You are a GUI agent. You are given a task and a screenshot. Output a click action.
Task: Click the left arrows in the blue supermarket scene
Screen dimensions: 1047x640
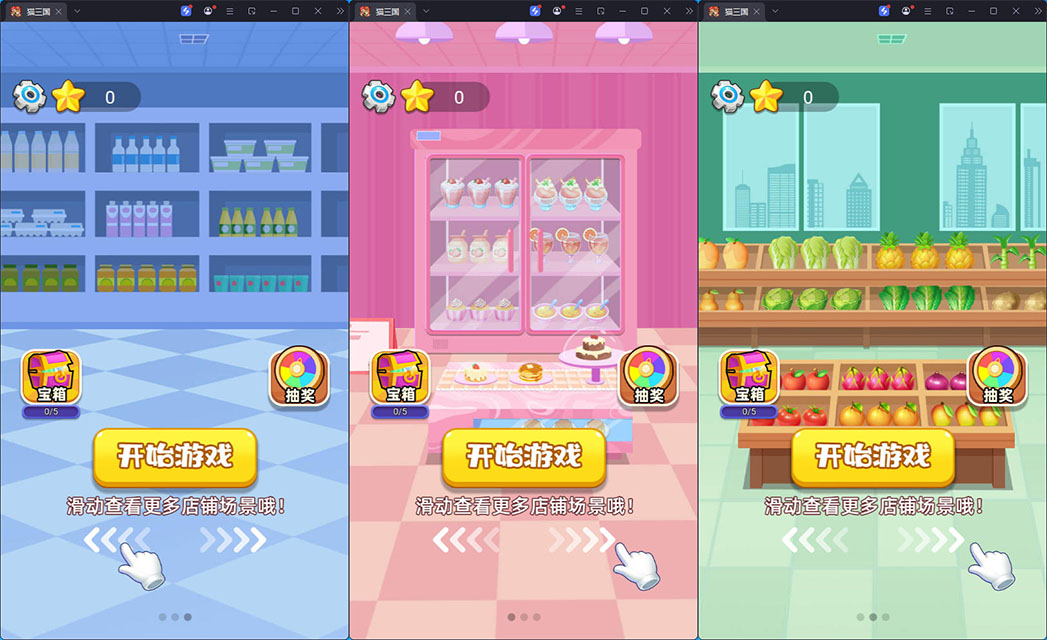point(115,540)
